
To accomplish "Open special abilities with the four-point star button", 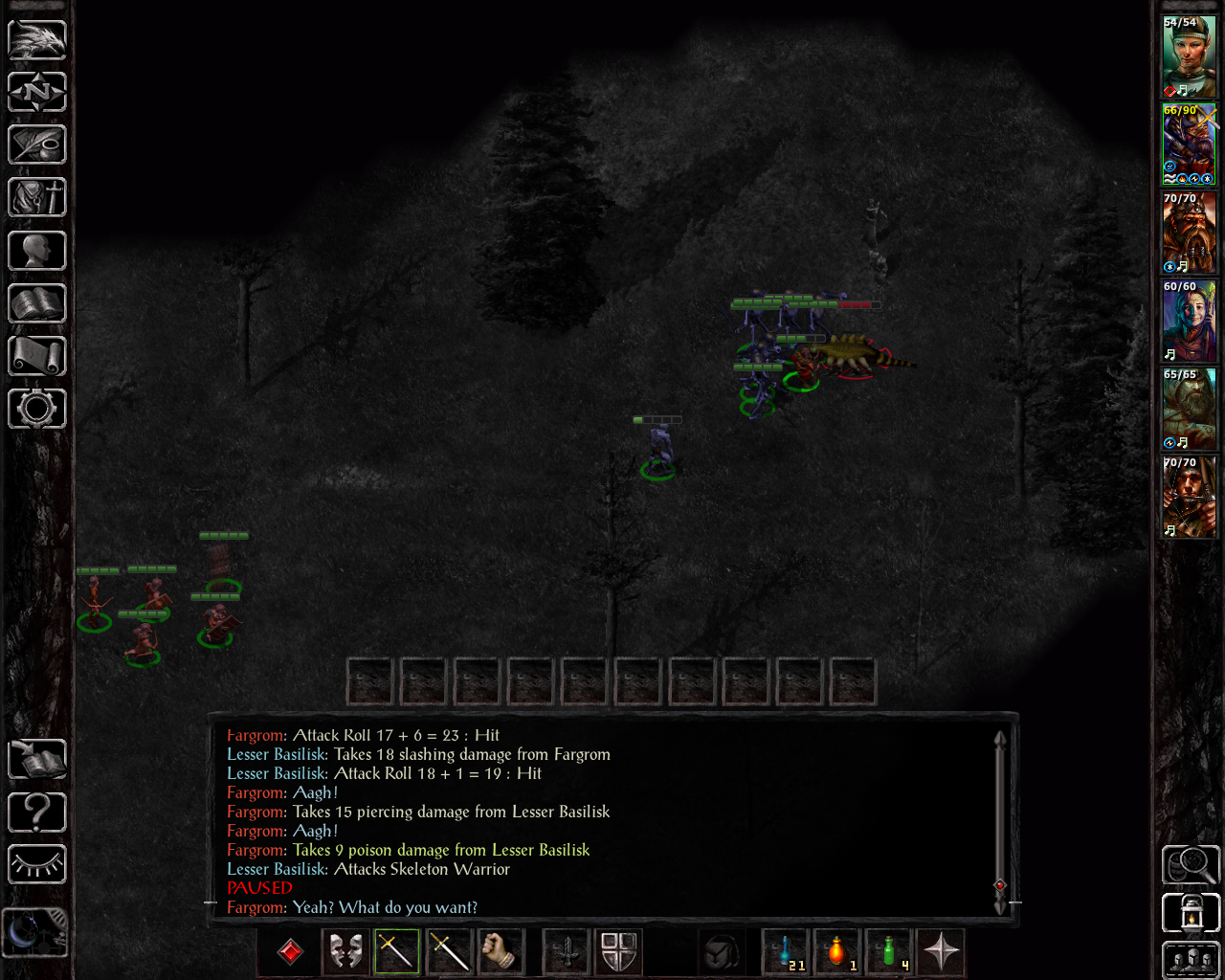I will click(941, 951).
